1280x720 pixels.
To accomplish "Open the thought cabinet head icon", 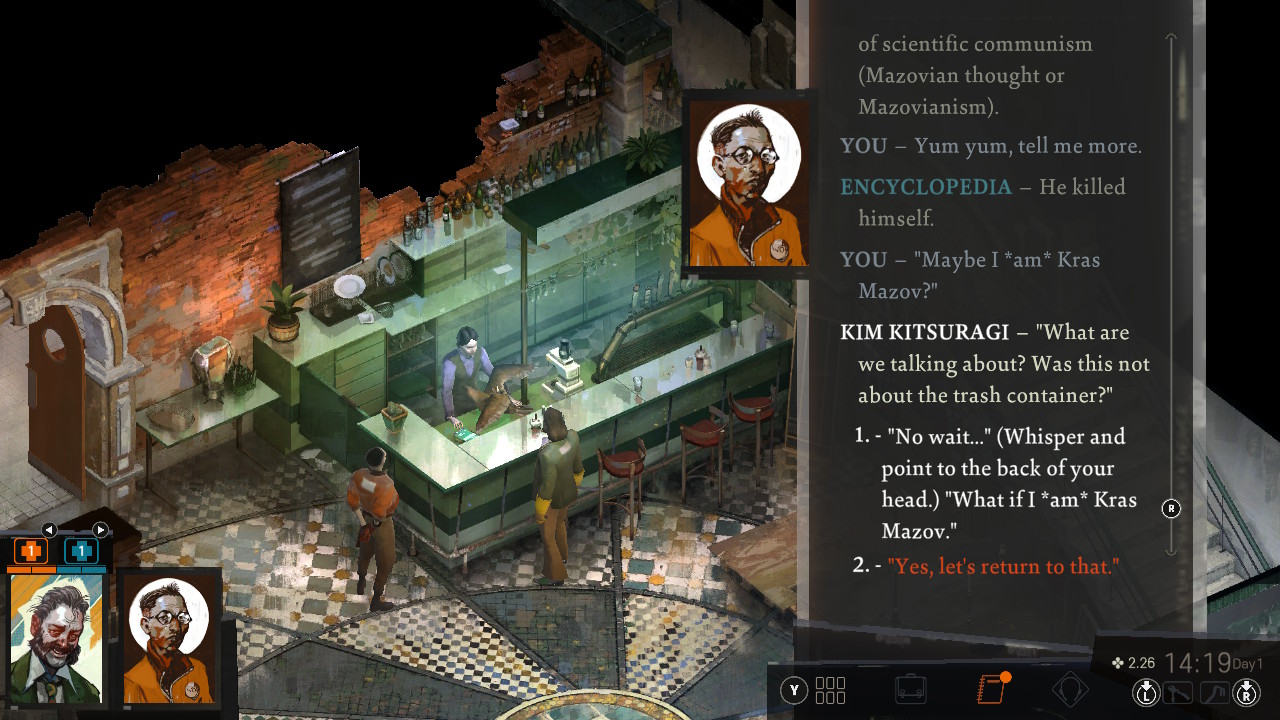I will 1069,690.
